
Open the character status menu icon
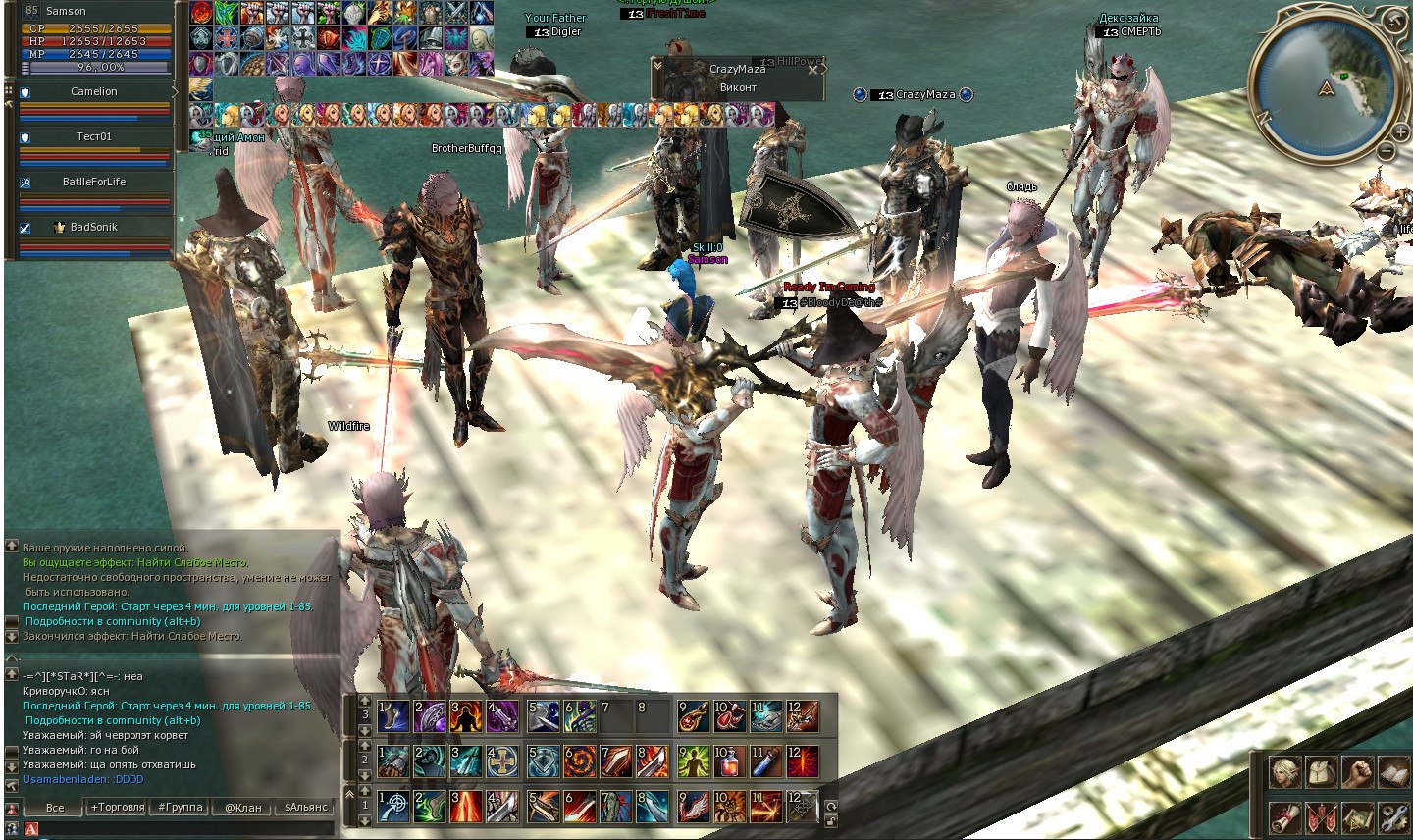tap(1284, 773)
